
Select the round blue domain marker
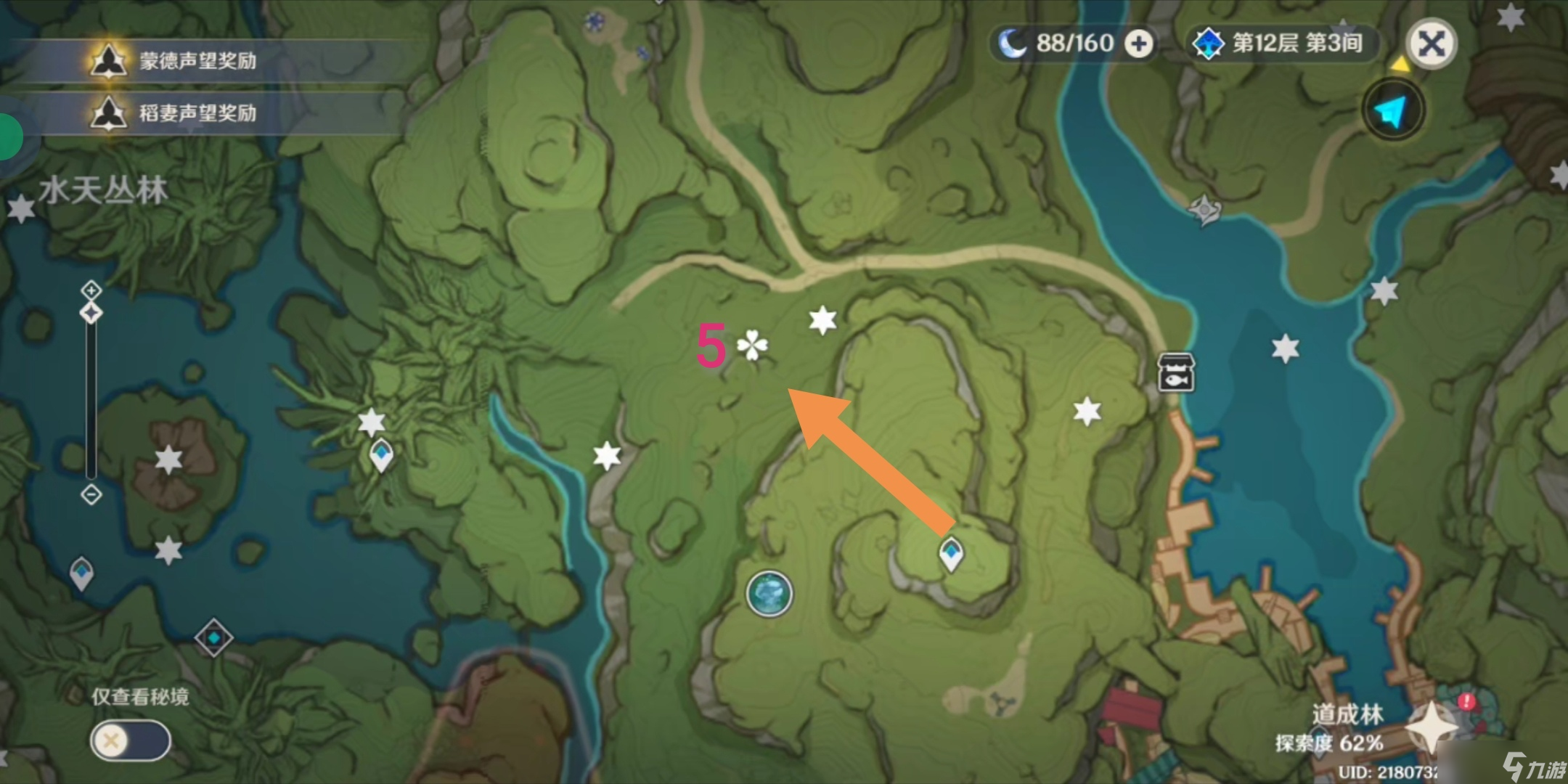pos(769,594)
